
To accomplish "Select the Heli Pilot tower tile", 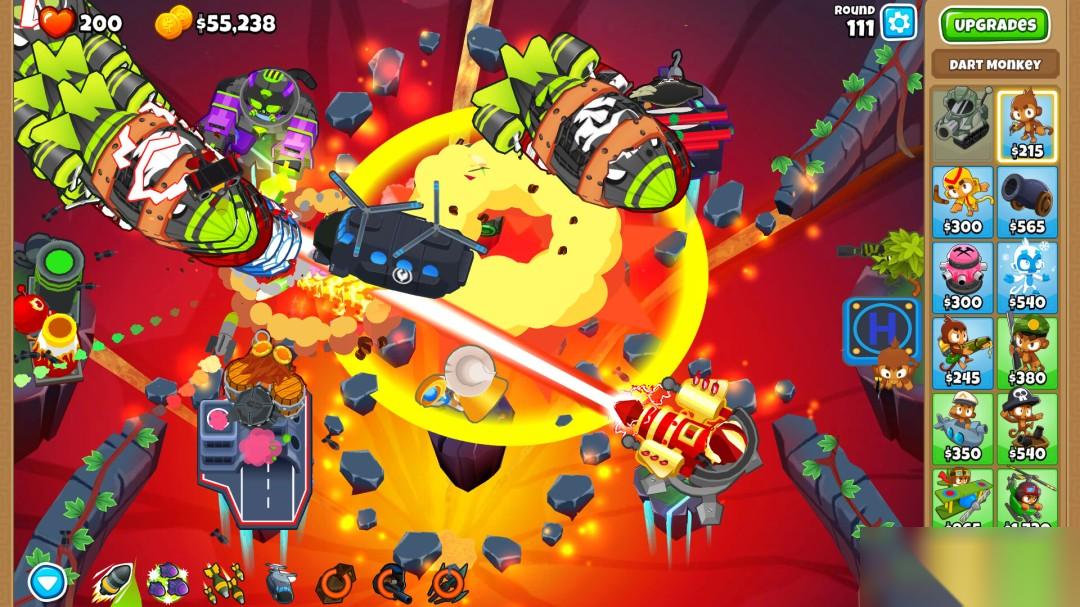I will pos(1026,497).
